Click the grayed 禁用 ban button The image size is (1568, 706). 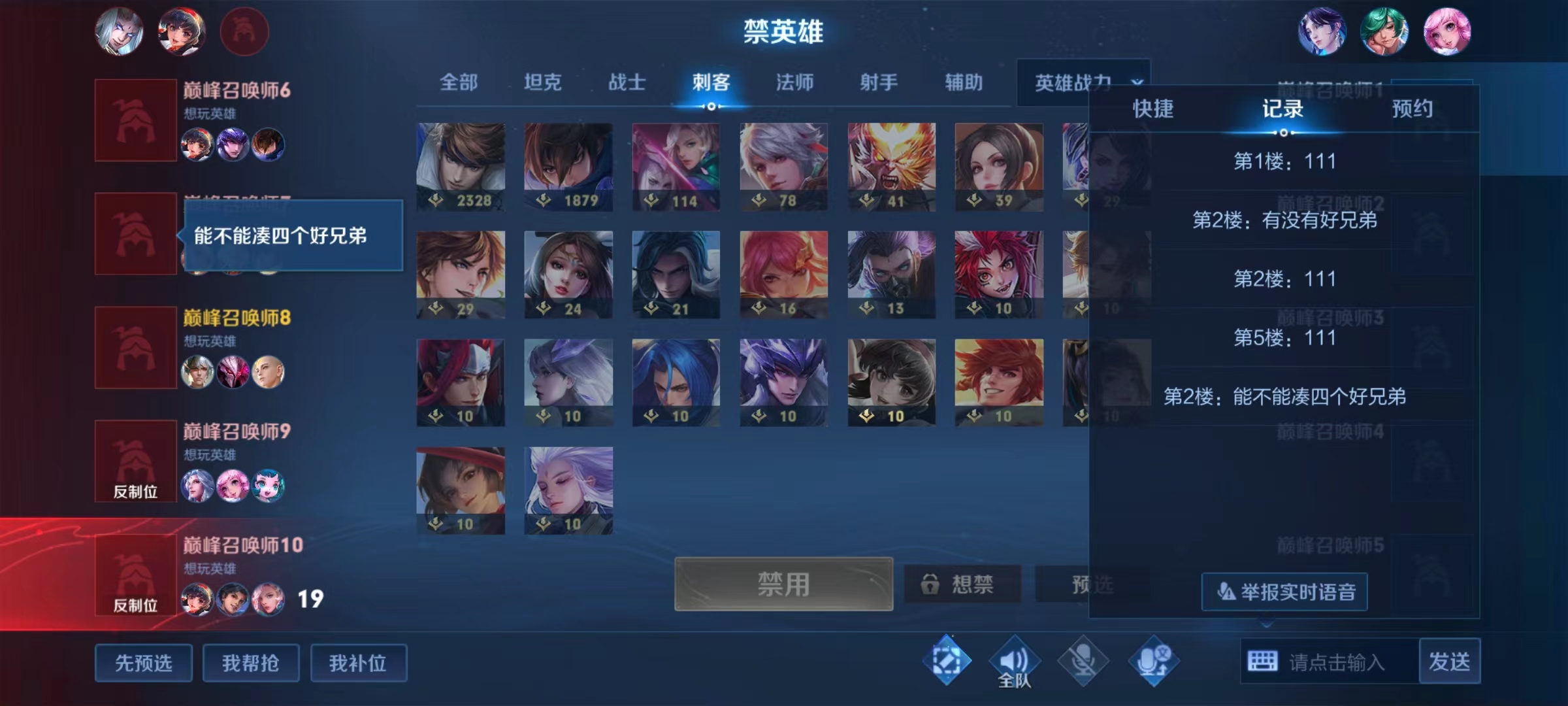783,584
